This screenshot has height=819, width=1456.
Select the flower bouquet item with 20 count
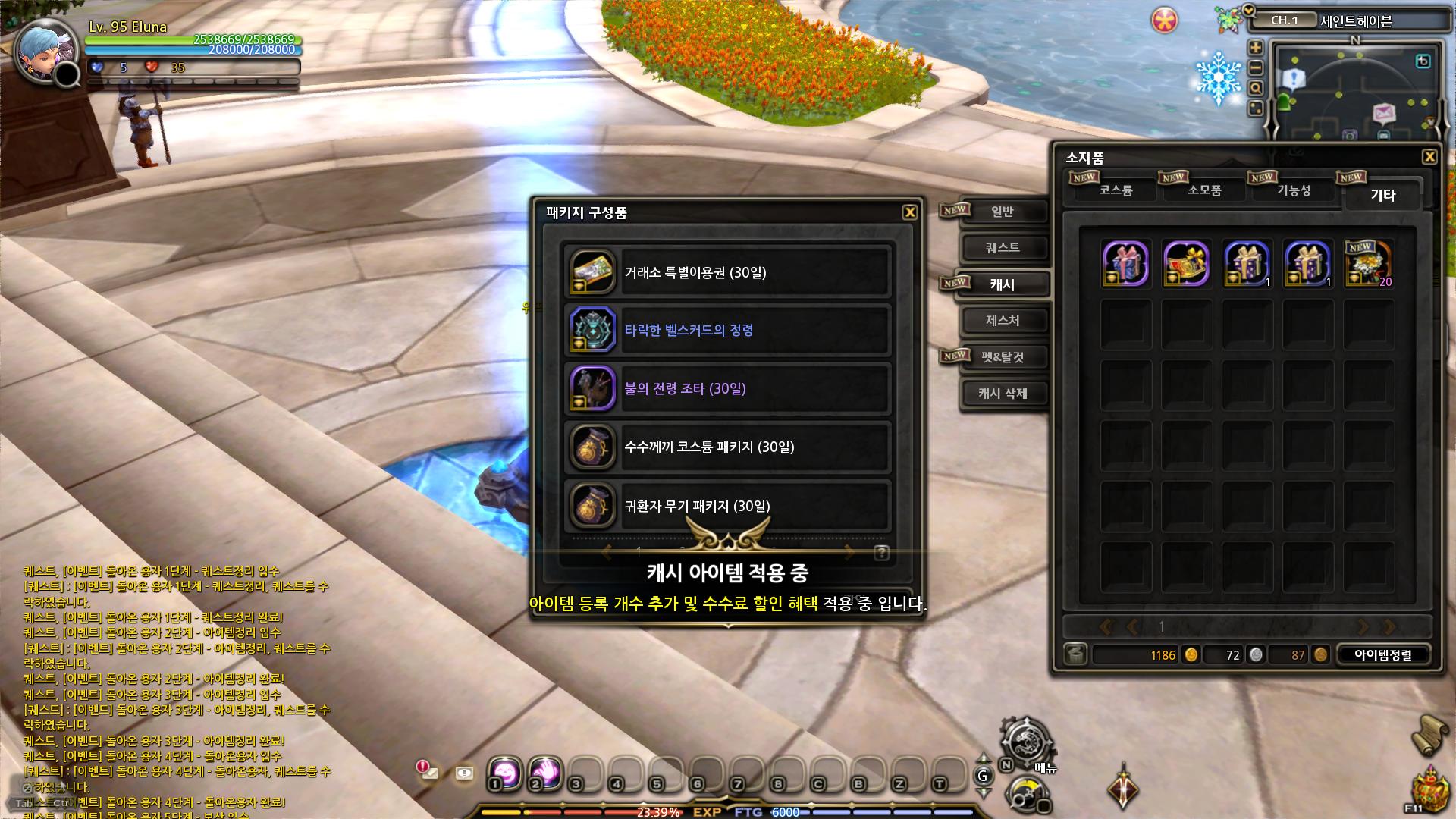click(1368, 264)
